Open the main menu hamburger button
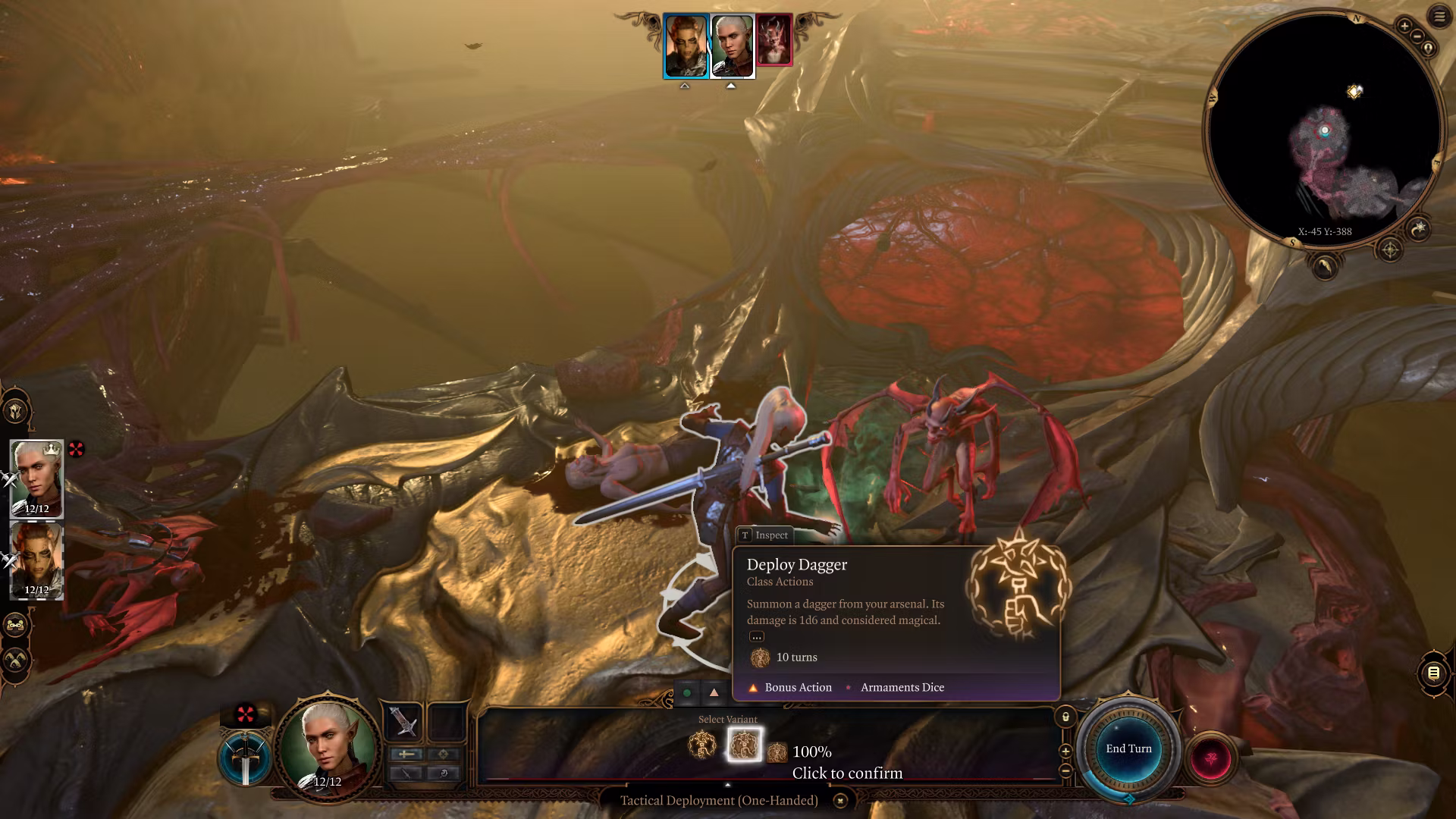The width and height of the screenshot is (1456, 819). tap(1439, 17)
